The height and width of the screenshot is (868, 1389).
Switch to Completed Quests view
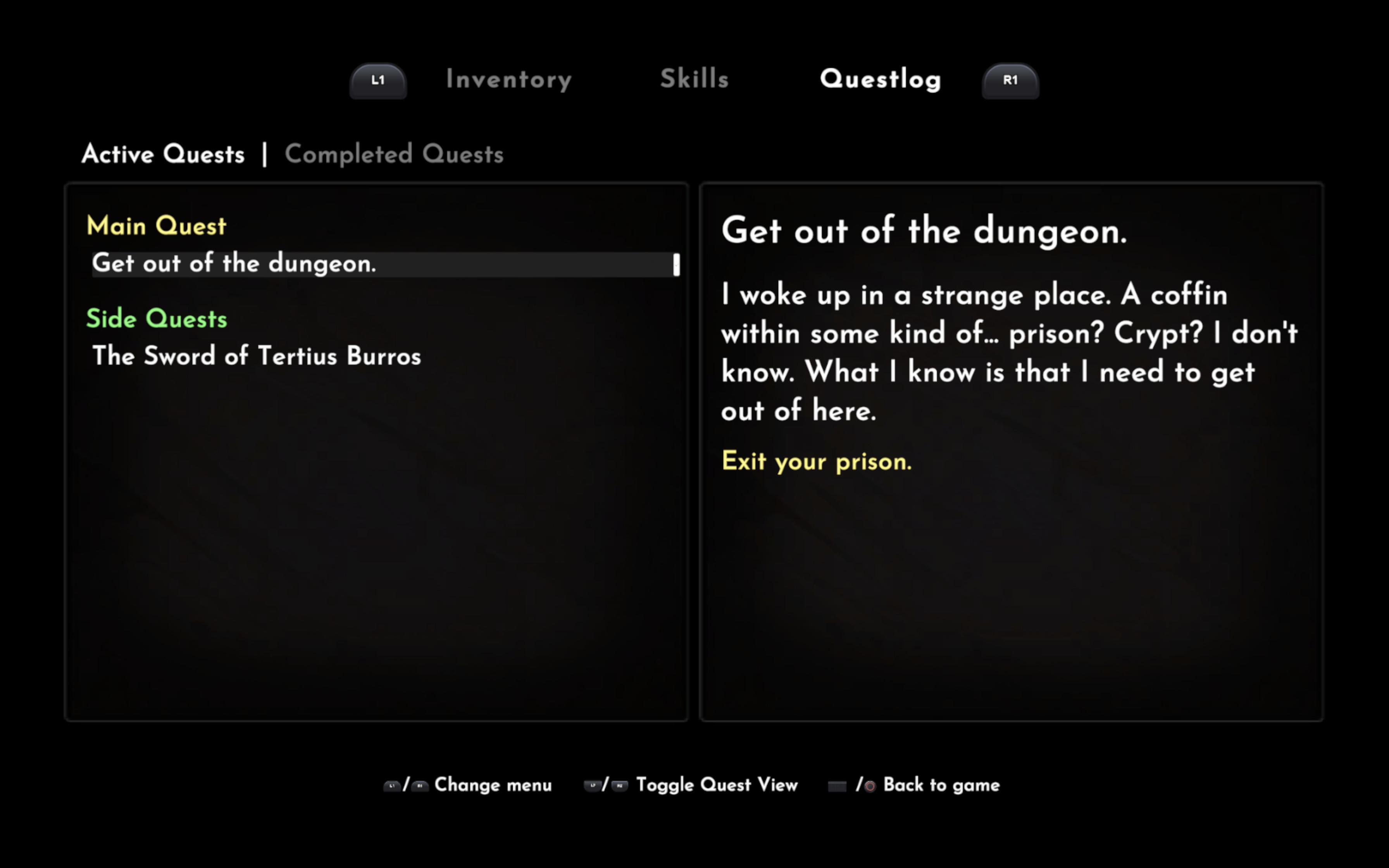(394, 154)
